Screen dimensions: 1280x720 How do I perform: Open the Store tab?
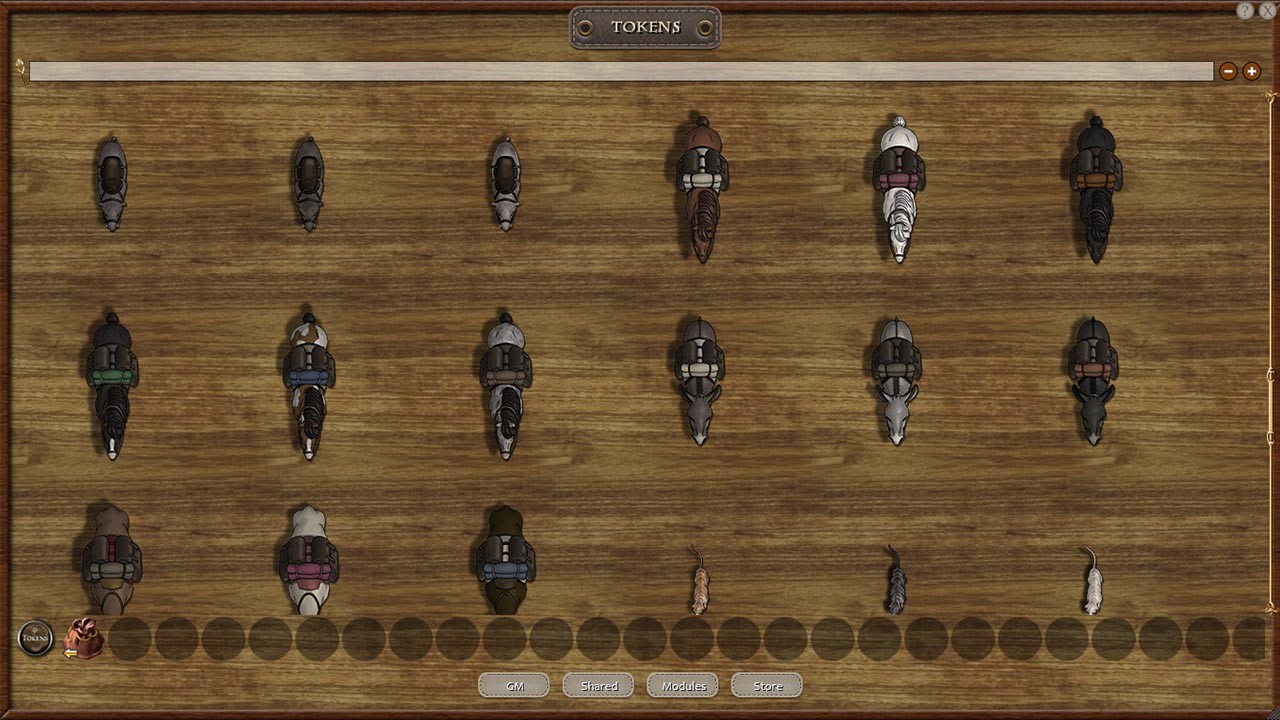coord(766,685)
